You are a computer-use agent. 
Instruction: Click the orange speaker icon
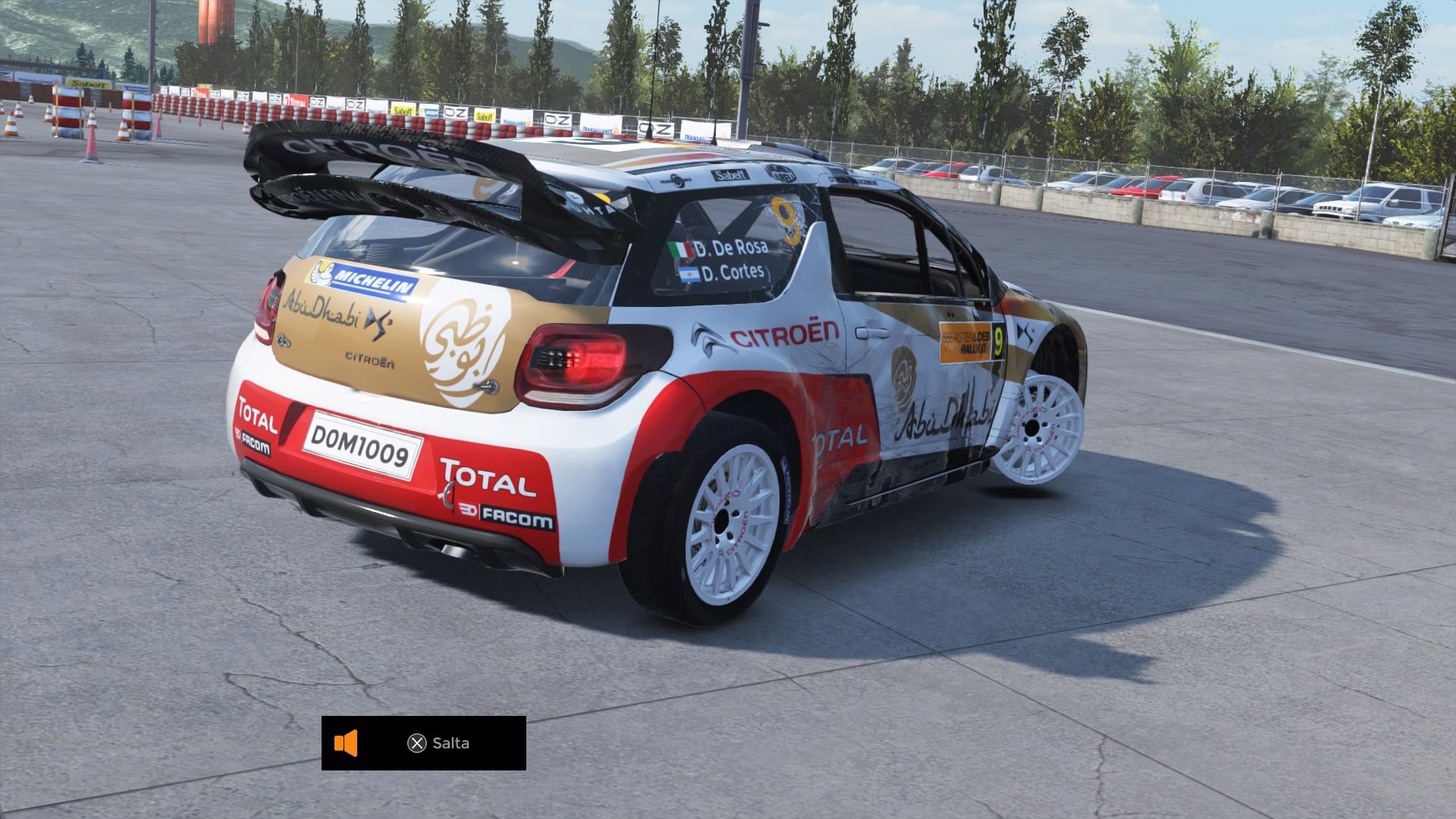(x=346, y=743)
